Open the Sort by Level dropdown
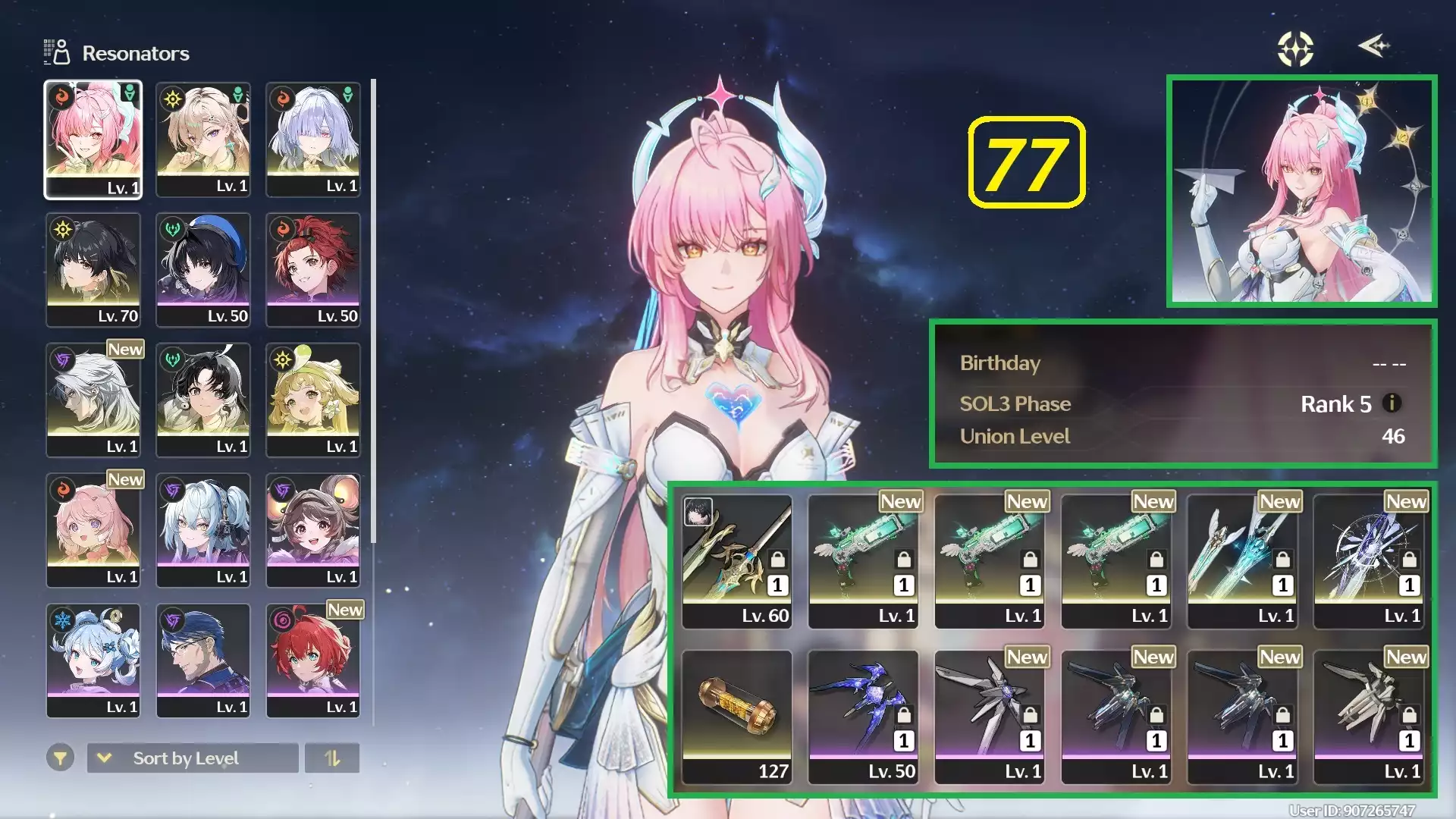 193,758
